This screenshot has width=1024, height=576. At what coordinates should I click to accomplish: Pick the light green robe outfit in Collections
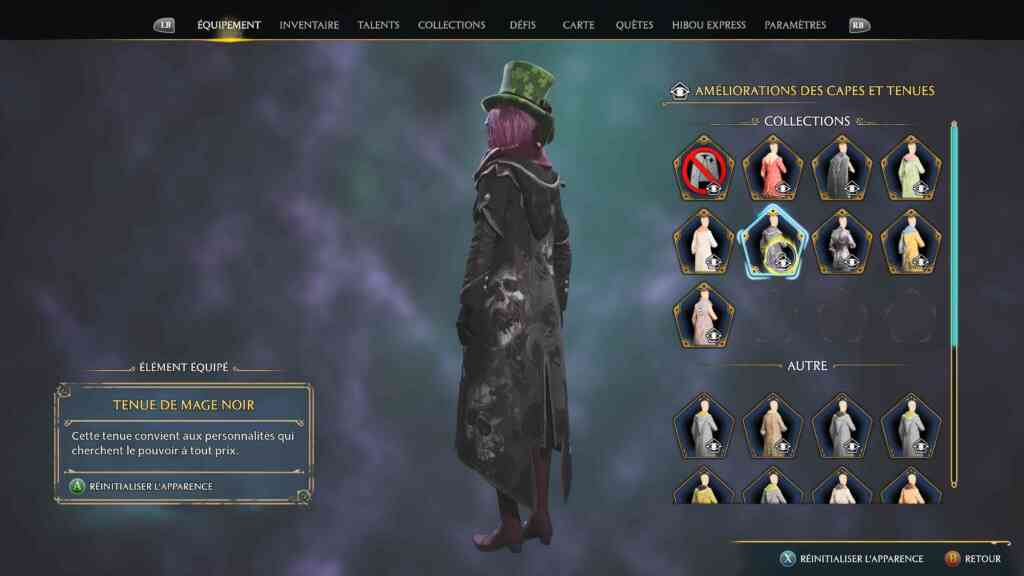(911, 168)
